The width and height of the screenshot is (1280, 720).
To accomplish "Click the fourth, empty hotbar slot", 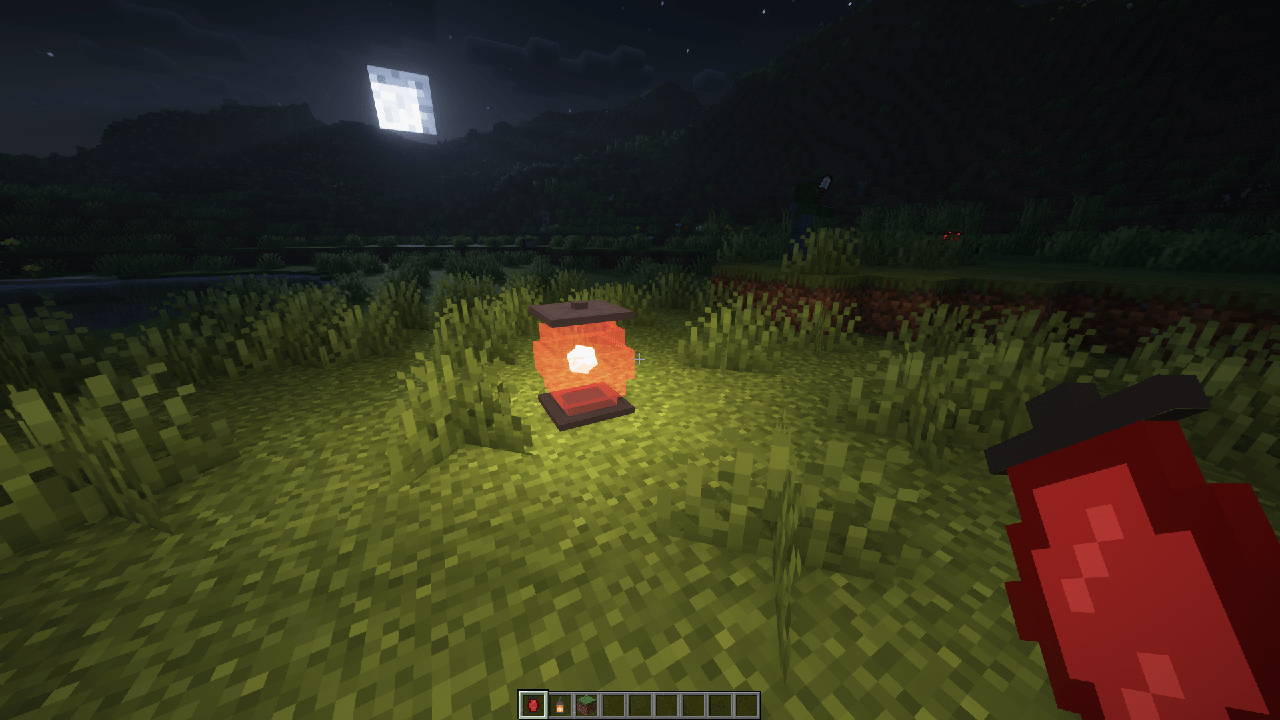I will 612,707.
